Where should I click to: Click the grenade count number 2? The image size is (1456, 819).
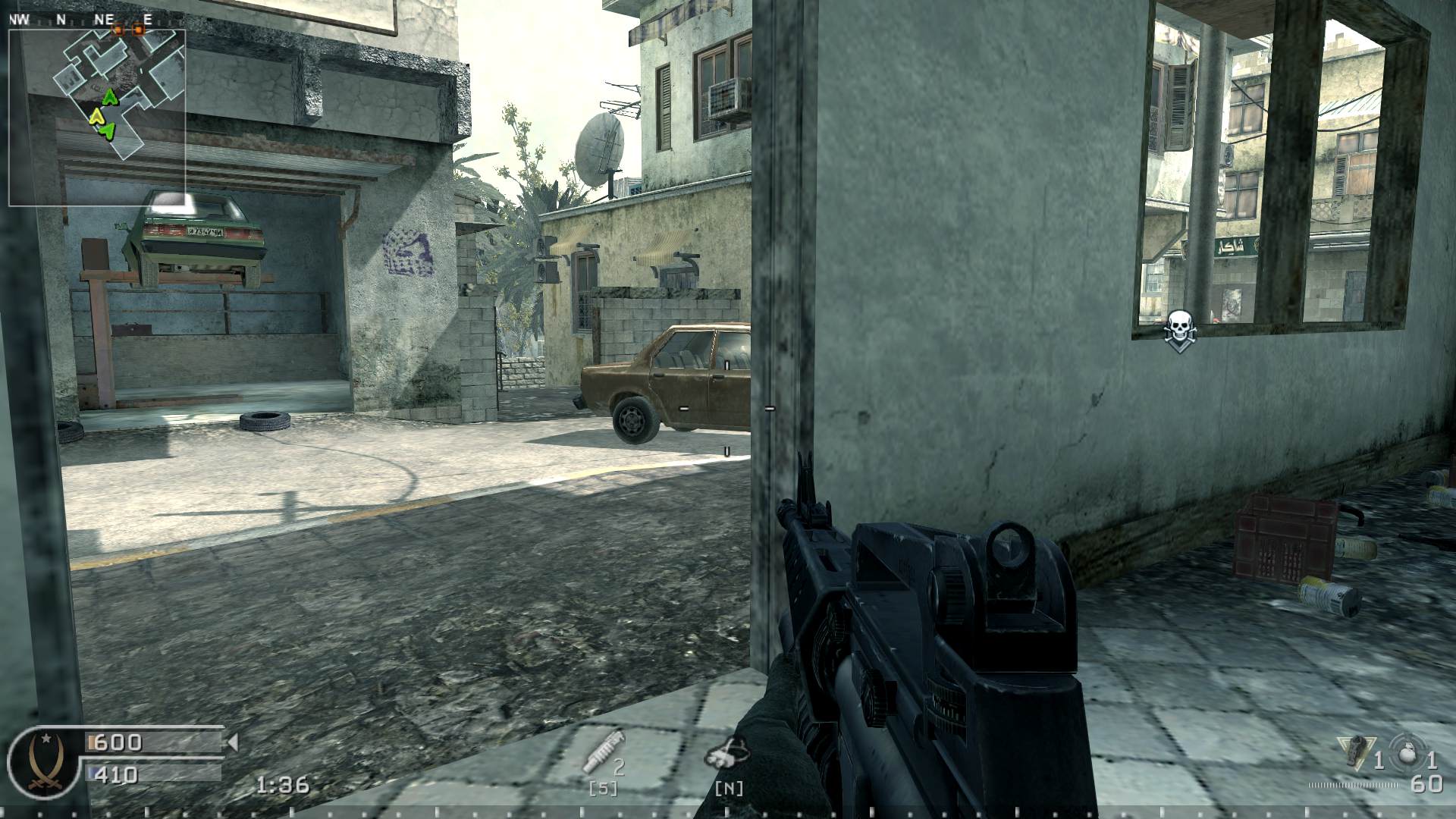[x=620, y=766]
